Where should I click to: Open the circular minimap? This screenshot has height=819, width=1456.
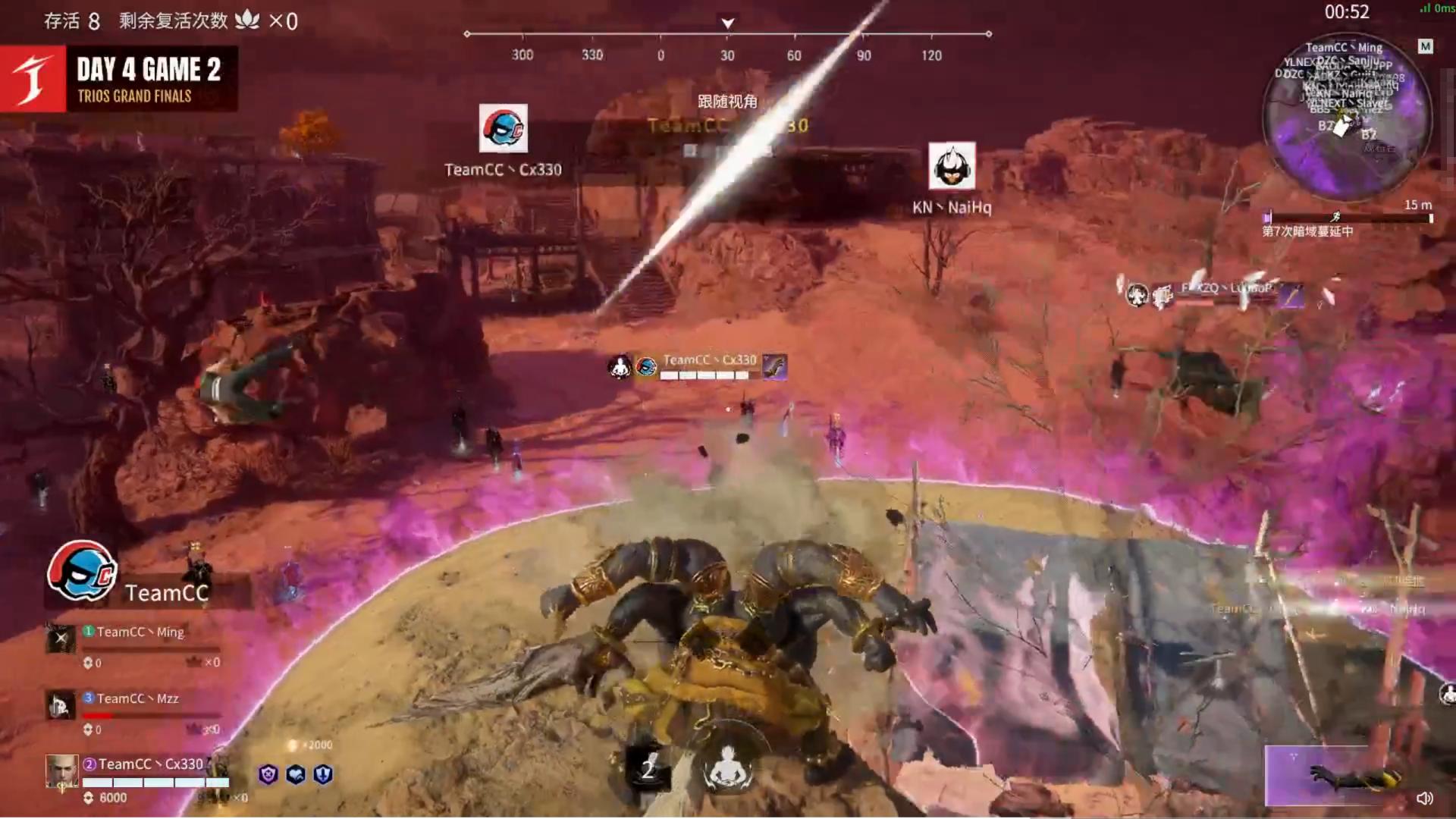(x=1347, y=118)
